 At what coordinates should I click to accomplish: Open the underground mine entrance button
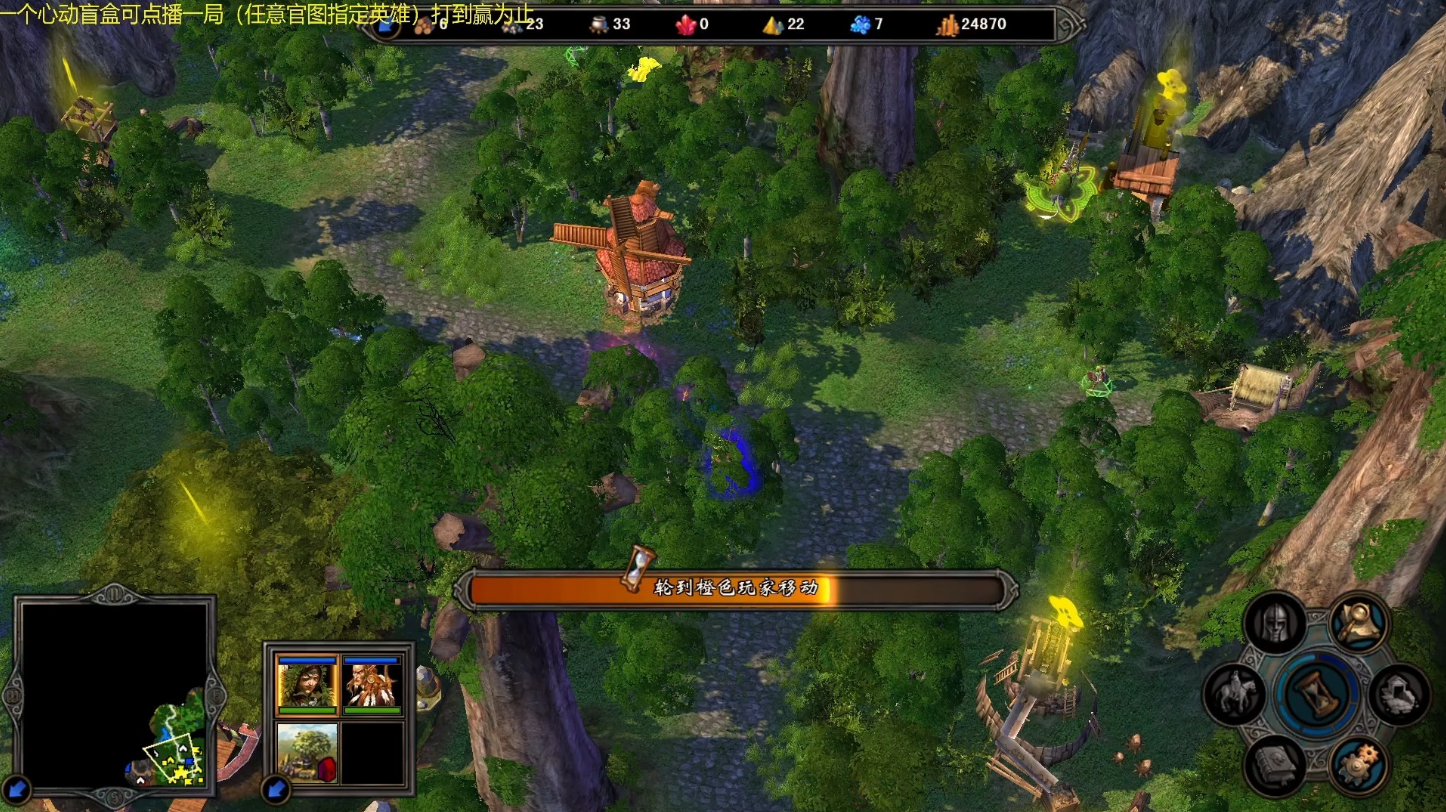(x=1398, y=694)
